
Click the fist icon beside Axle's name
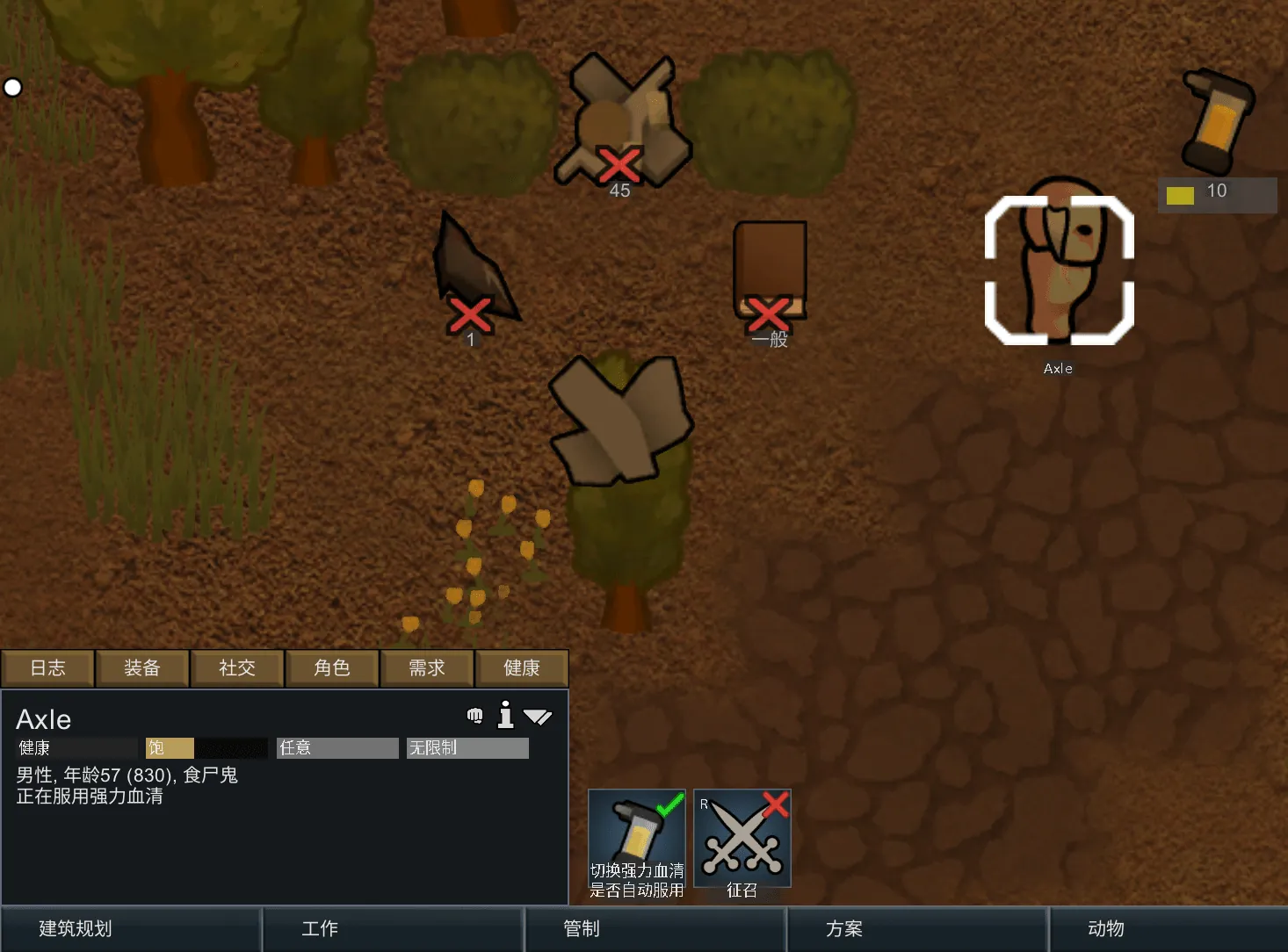pyautogui.click(x=475, y=716)
